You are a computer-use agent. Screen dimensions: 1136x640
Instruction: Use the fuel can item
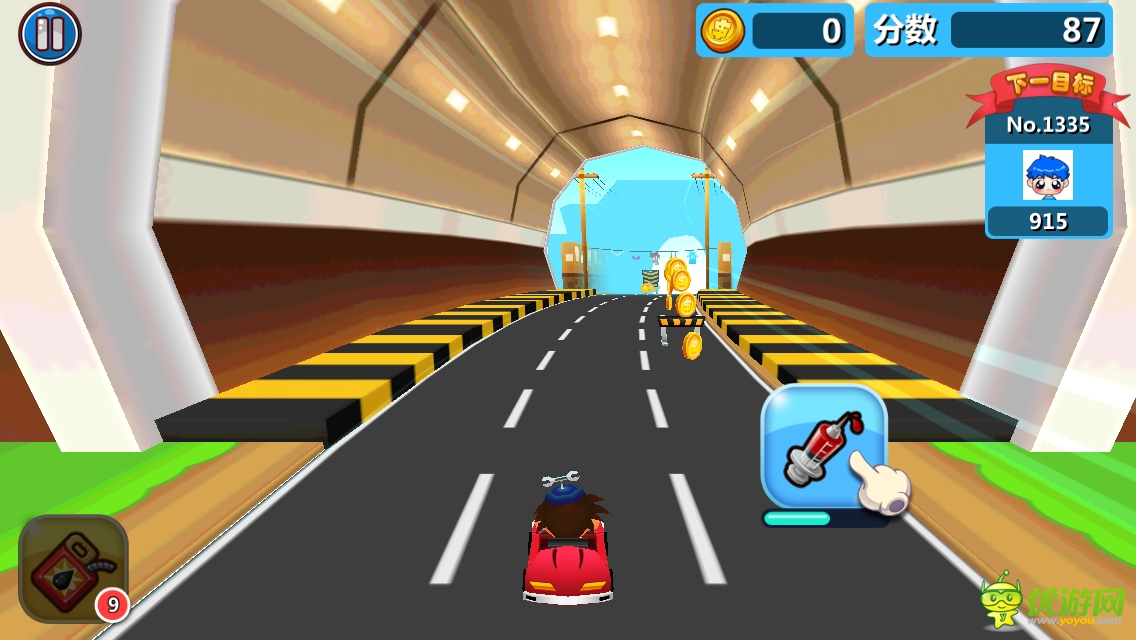pyautogui.click(x=71, y=566)
